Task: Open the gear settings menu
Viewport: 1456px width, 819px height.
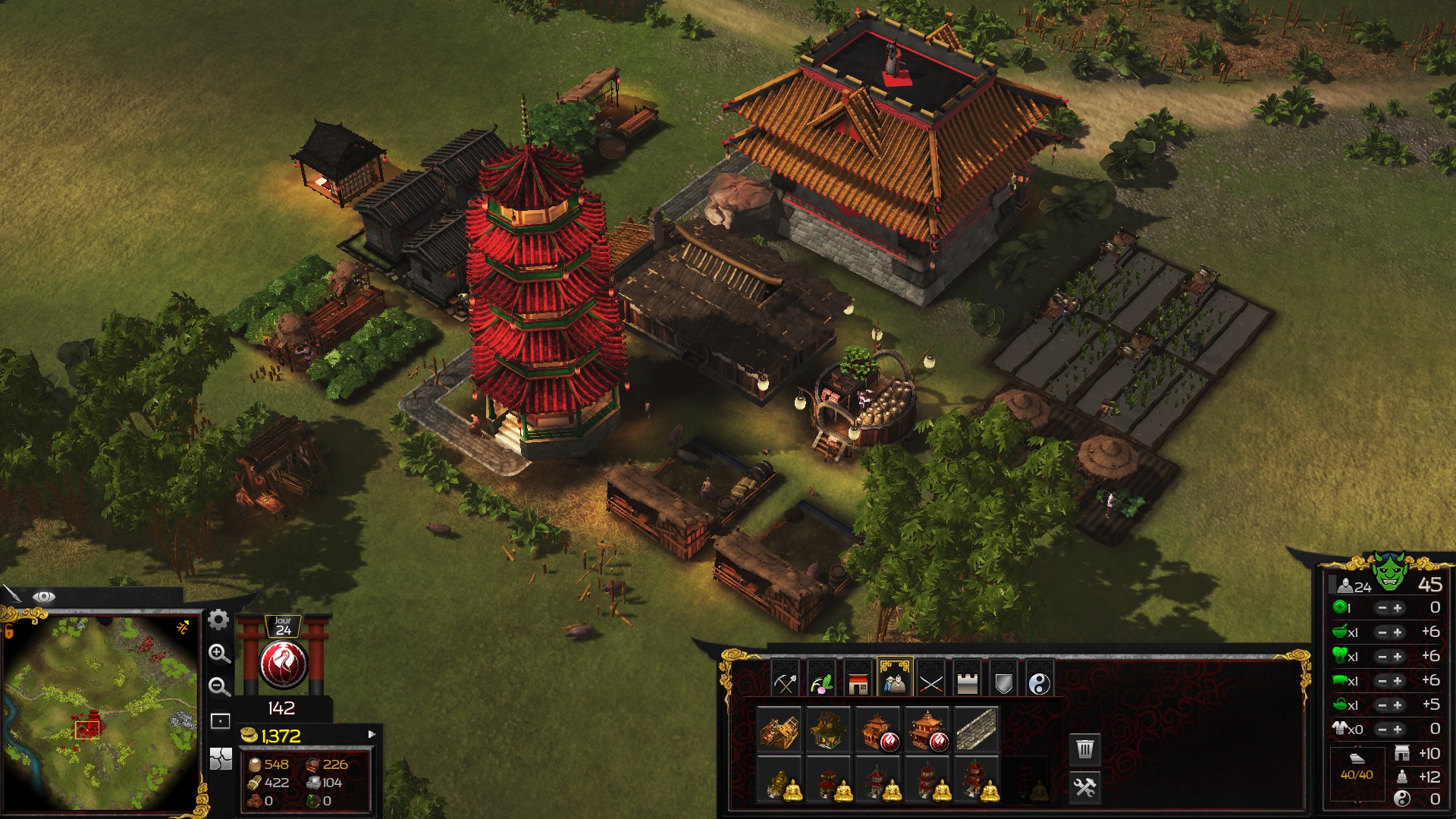Action: pyautogui.click(x=218, y=620)
